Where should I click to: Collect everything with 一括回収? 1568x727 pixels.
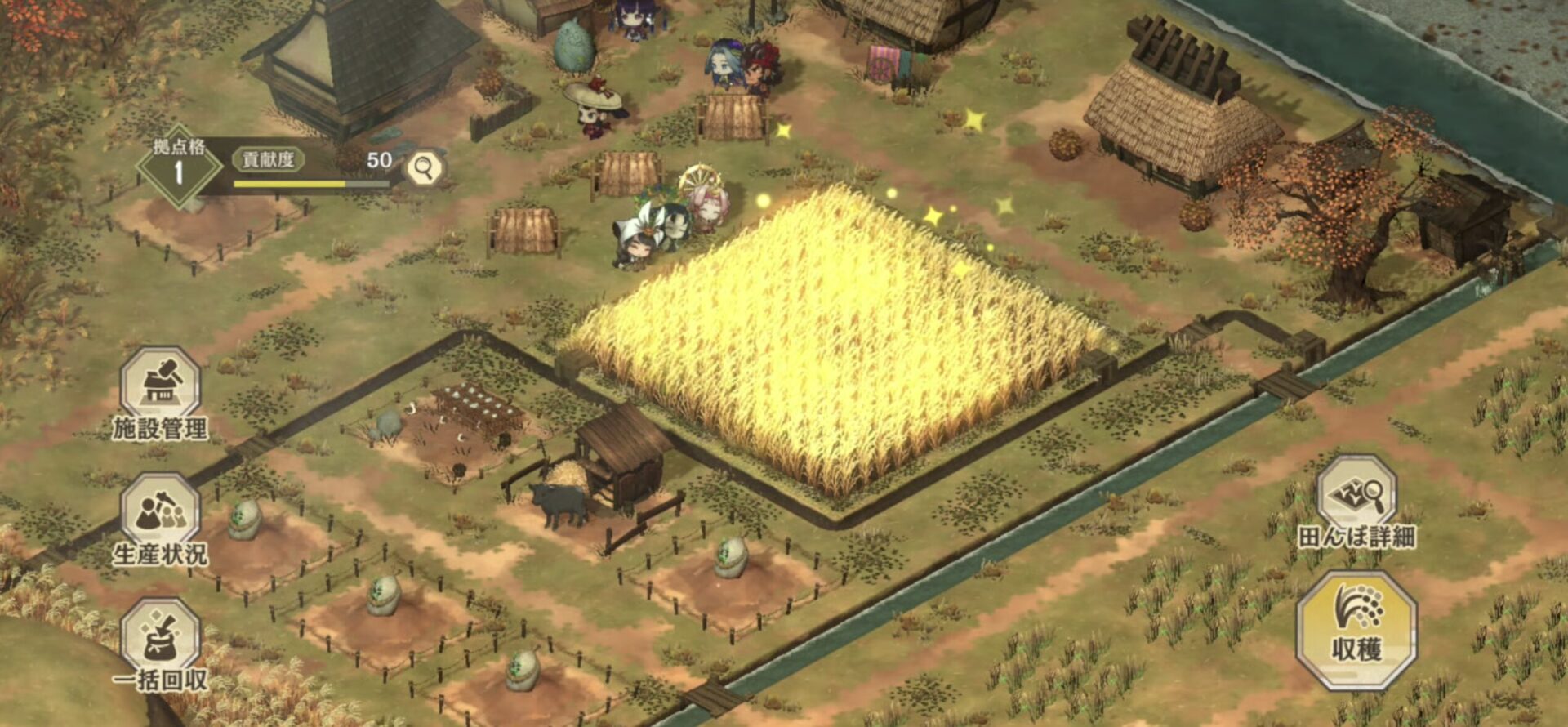click(x=160, y=642)
